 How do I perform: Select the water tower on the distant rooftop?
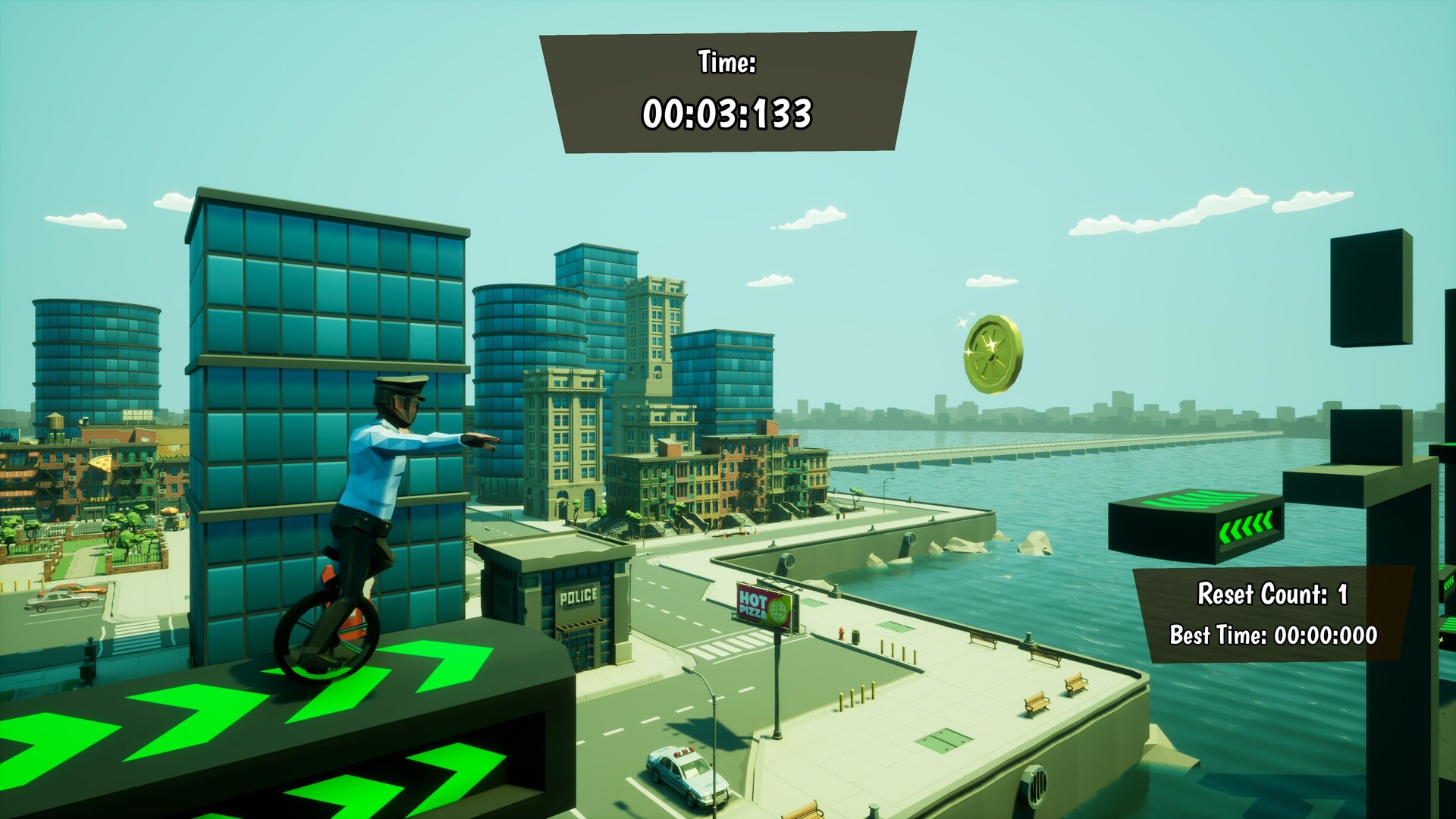click(55, 422)
